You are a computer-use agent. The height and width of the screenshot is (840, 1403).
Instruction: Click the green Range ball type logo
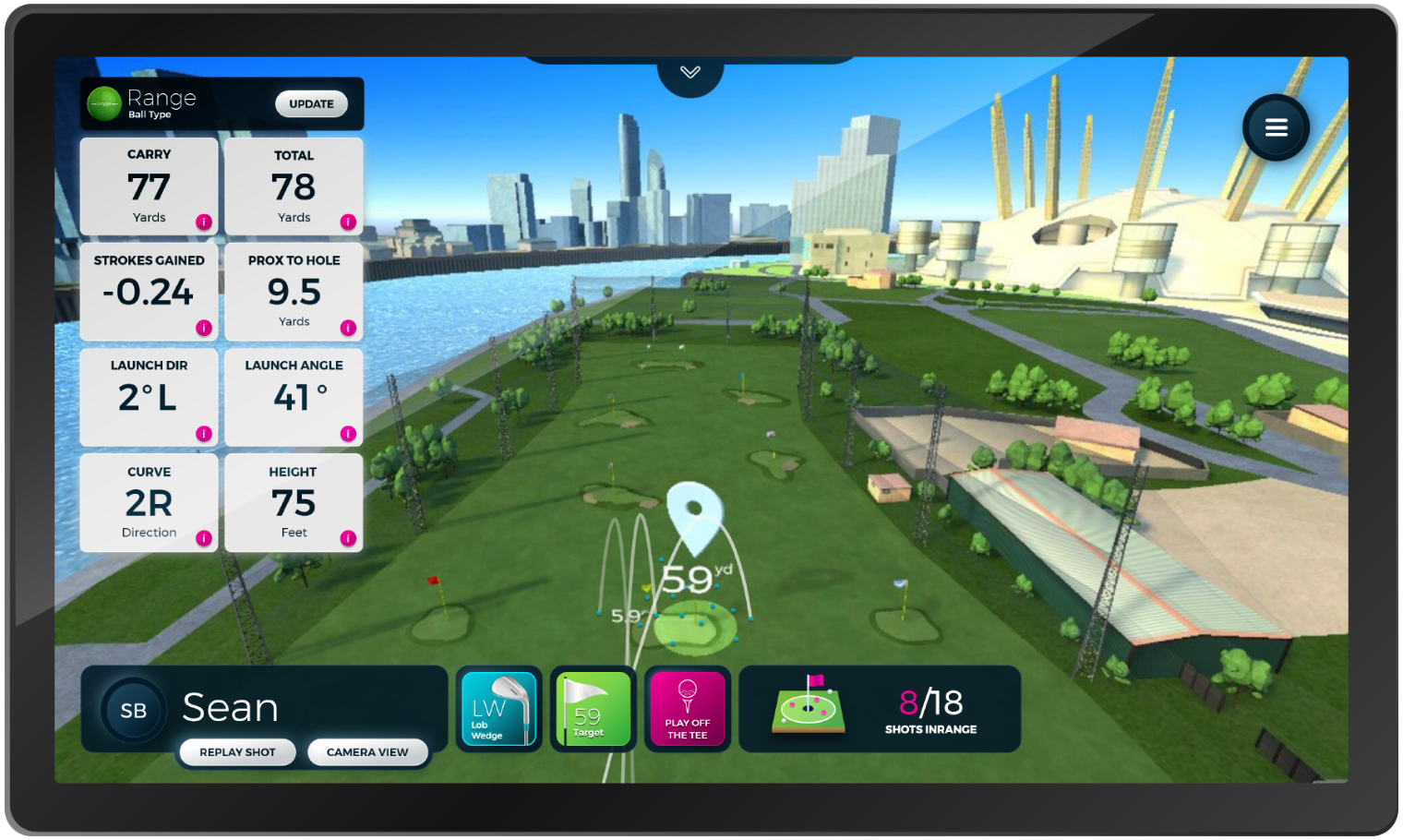pos(104,102)
